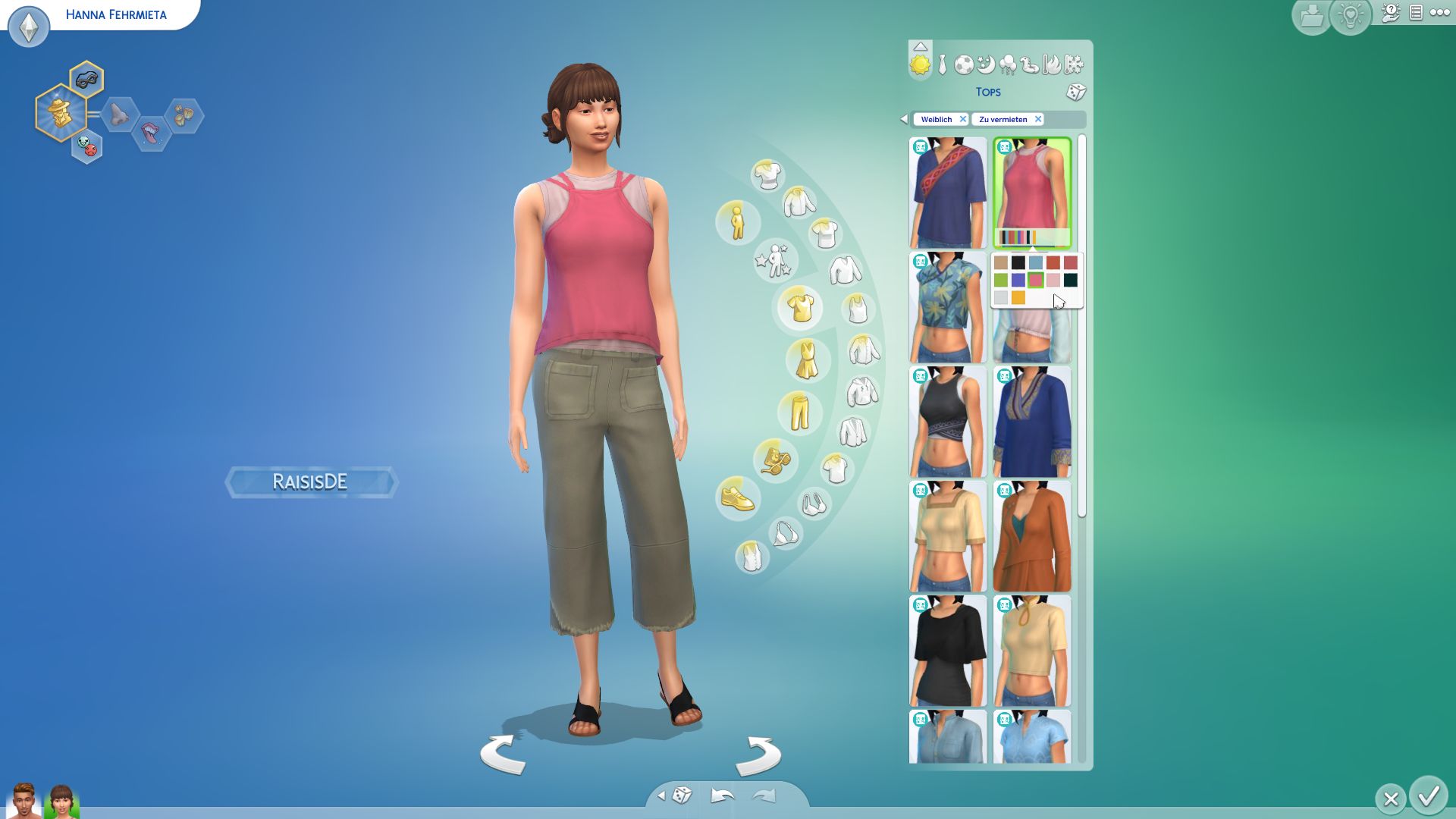
Task: Cancel changes with the X button
Action: [x=1390, y=799]
